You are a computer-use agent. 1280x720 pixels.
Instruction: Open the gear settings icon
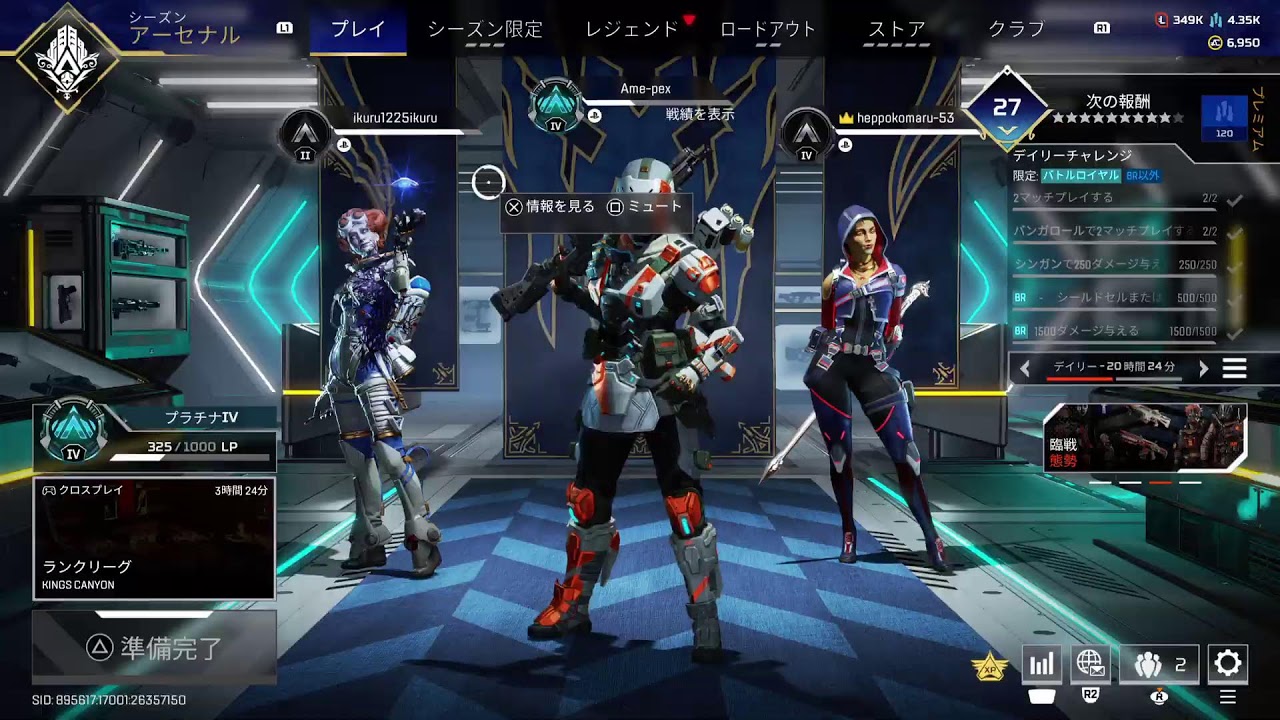pyautogui.click(x=1227, y=663)
